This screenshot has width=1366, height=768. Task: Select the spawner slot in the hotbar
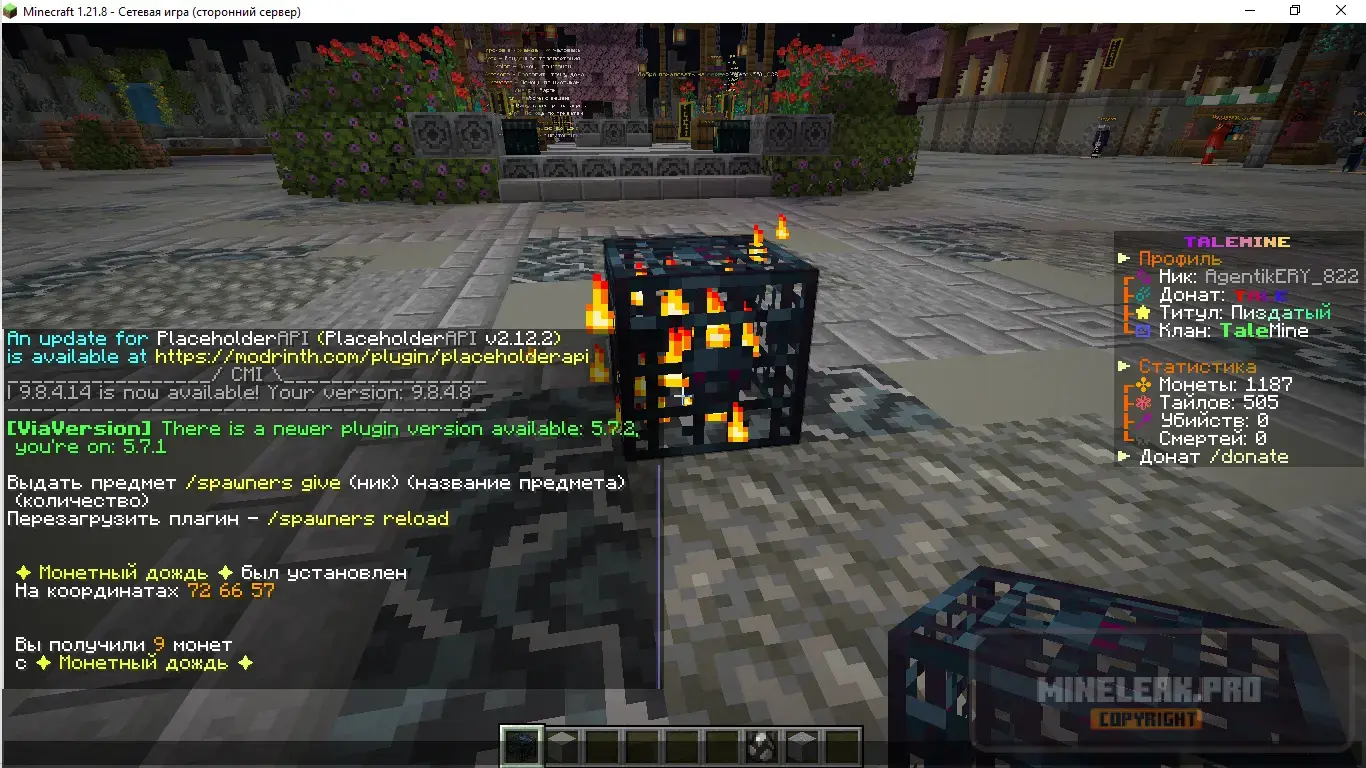pos(521,746)
